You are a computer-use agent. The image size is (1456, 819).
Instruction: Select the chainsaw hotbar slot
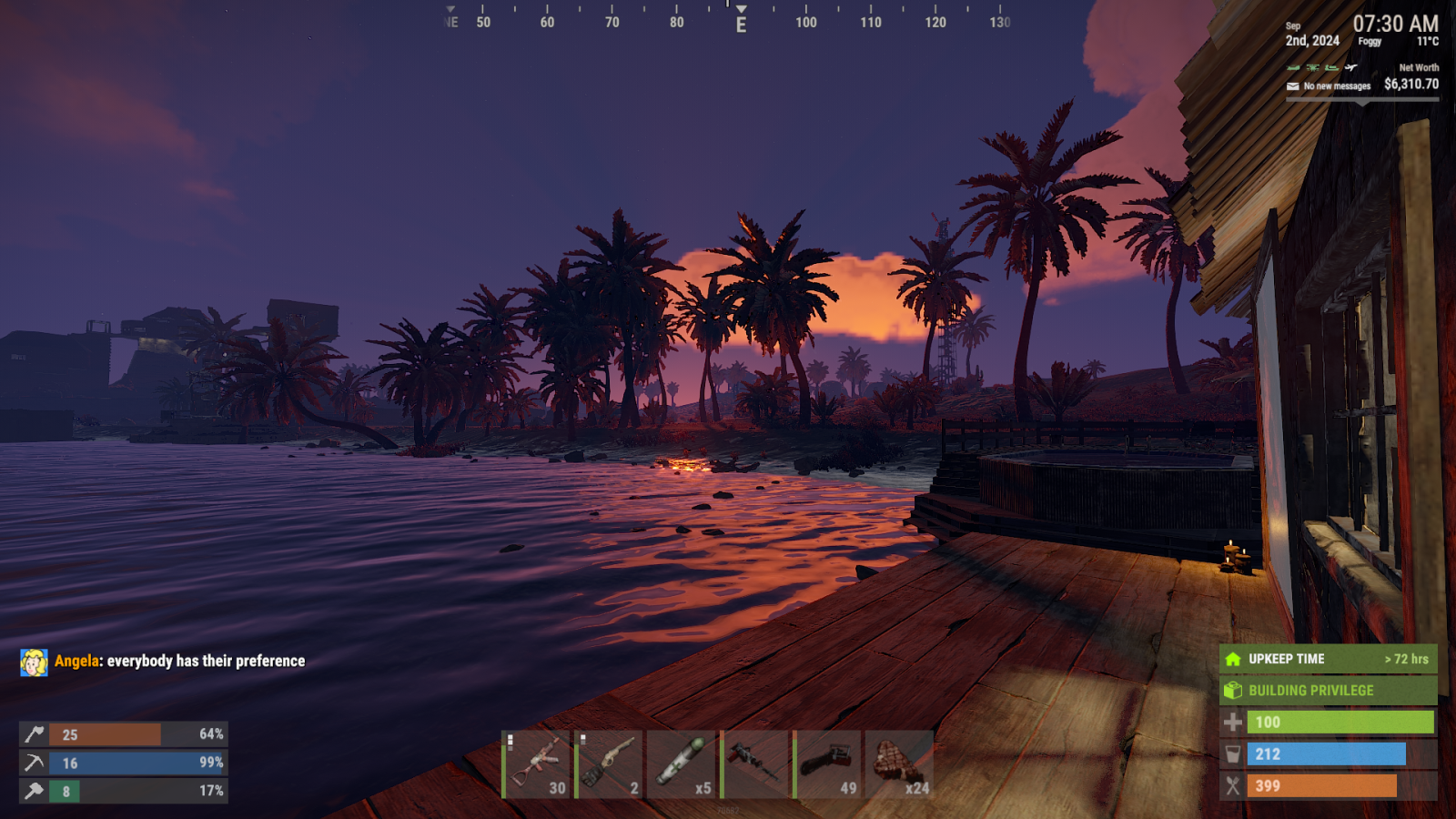click(x=827, y=764)
